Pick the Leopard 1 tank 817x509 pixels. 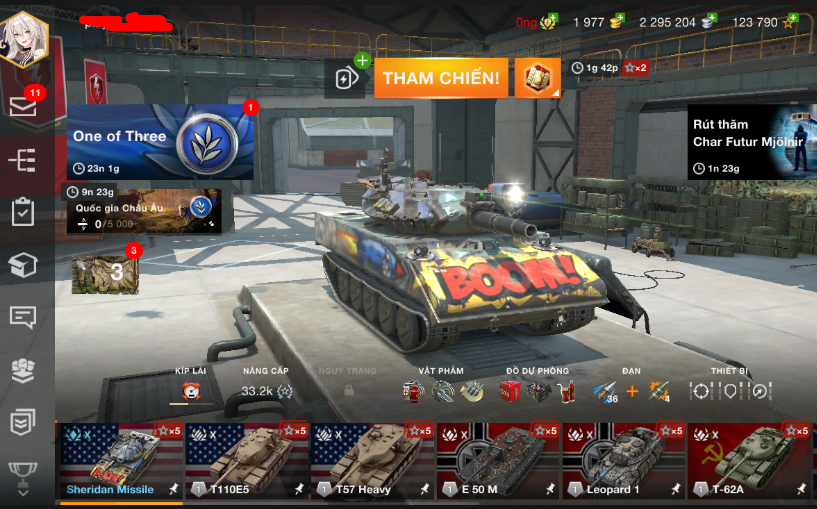[x=622, y=462]
